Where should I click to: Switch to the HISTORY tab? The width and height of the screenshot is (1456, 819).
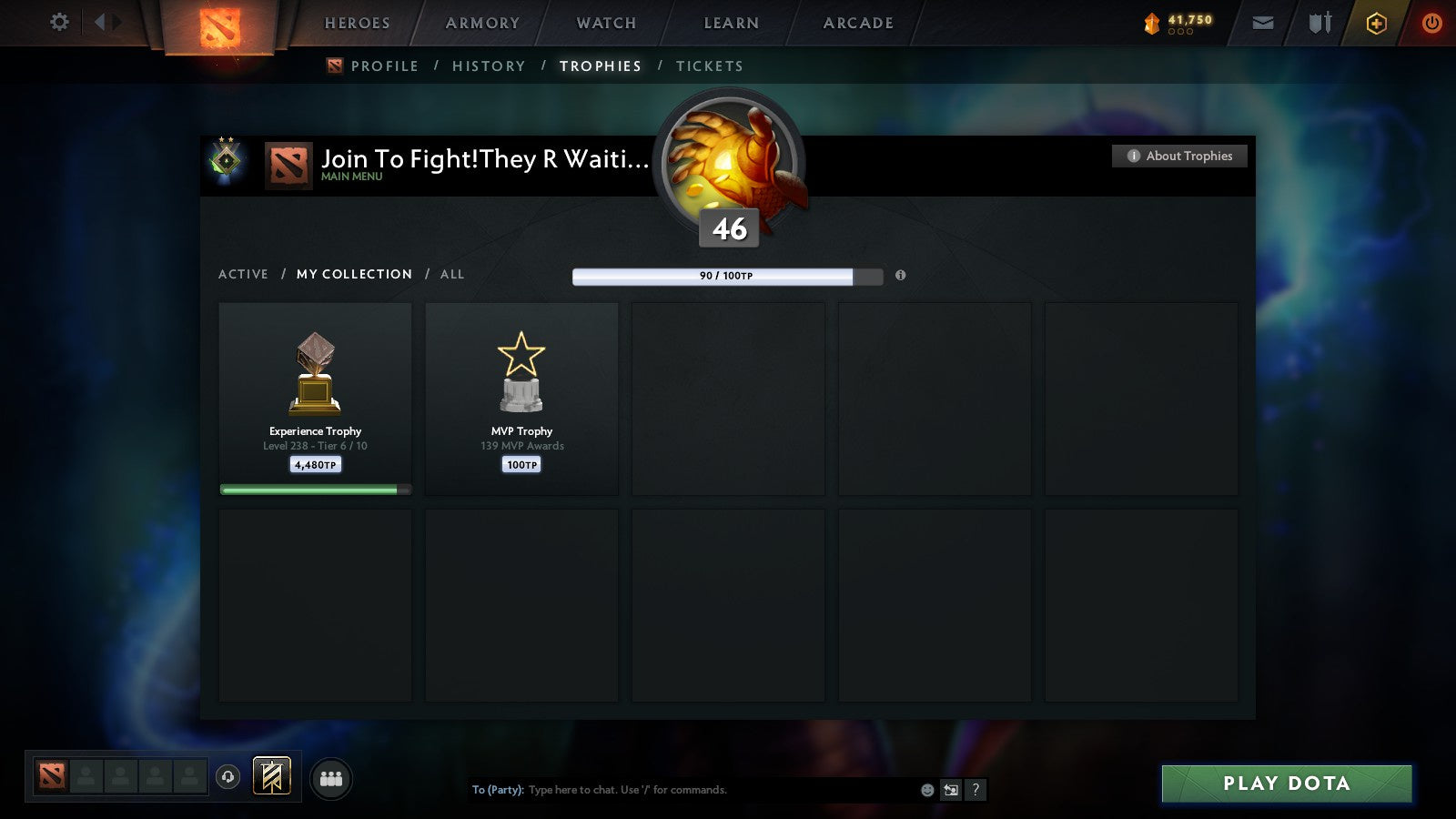tap(490, 66)
